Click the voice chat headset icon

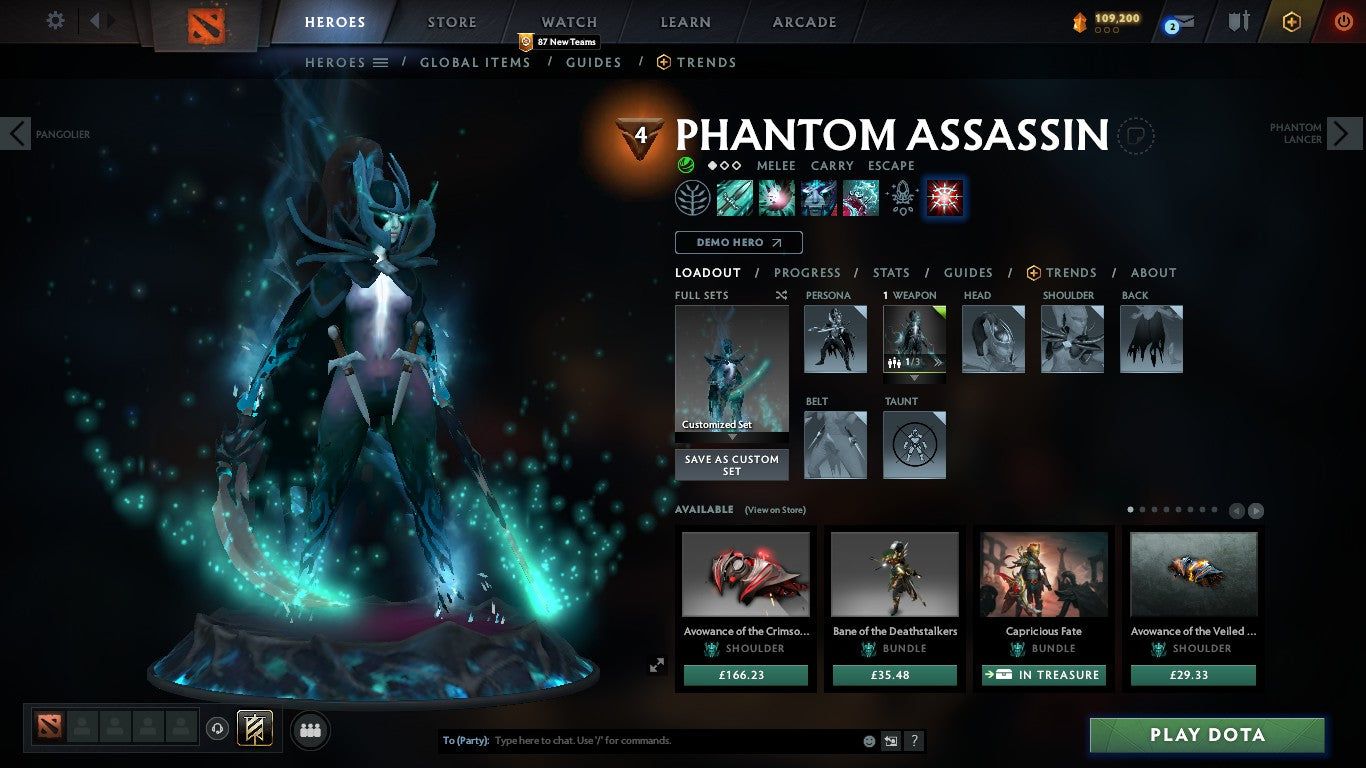(x=217, y=728)
